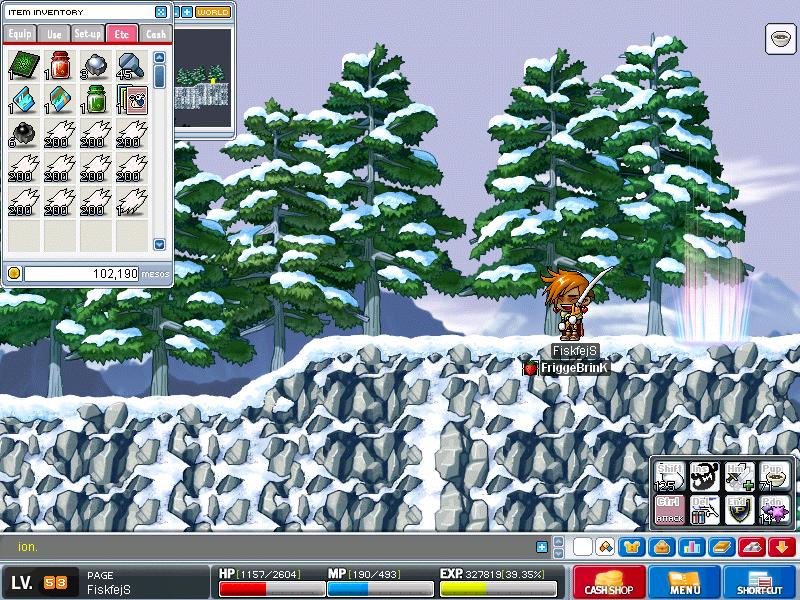Select the black orb item stack

[24, 134]
